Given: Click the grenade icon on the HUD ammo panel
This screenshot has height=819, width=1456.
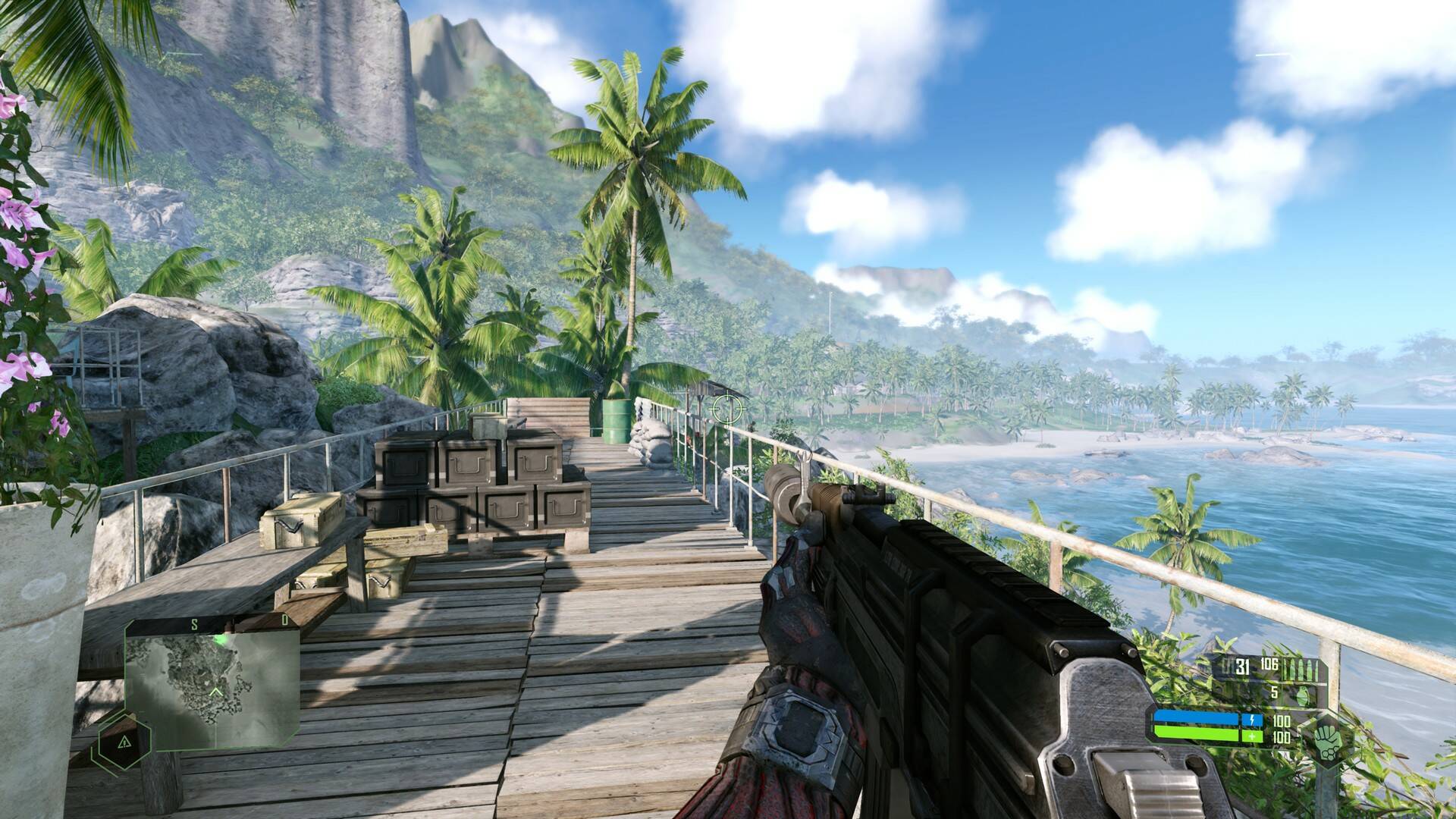Looking at the screenshot, I should 1304,695.
